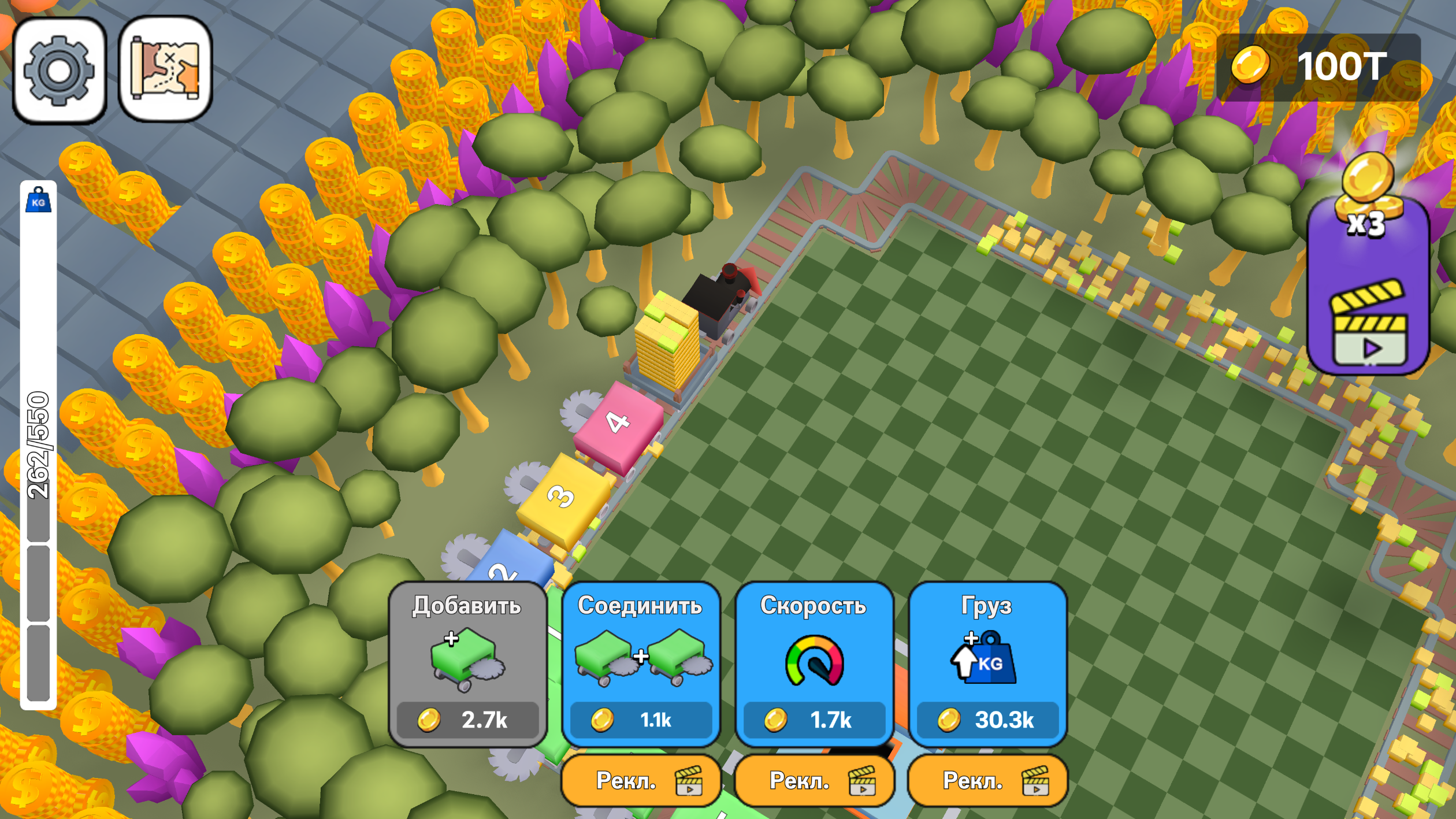Buy the Соединить upgrade for 1.1k coins
This screenshot has width=1456, height=819.
point(641,720)
